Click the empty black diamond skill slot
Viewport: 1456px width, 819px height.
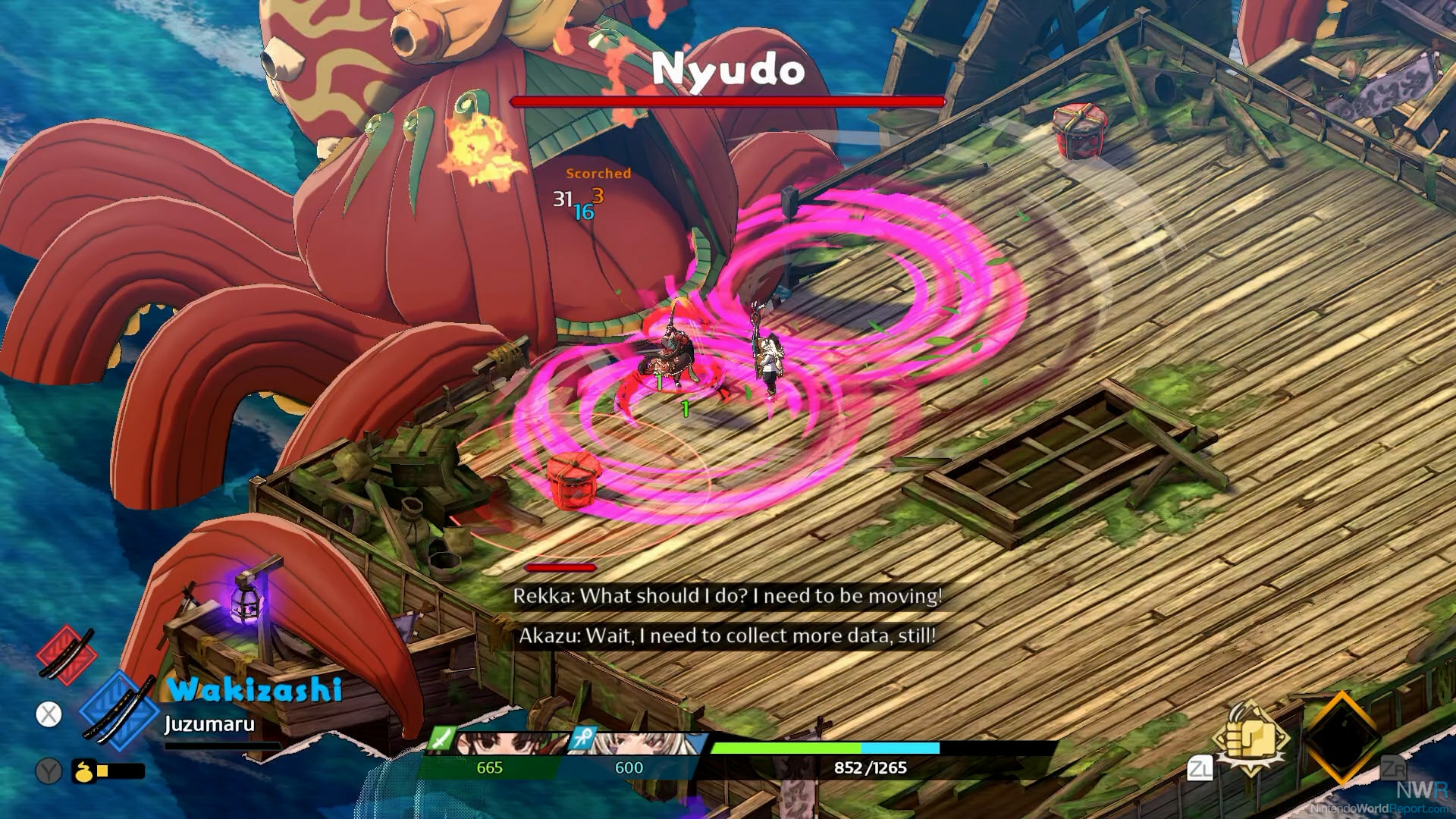coord(1341,737)
